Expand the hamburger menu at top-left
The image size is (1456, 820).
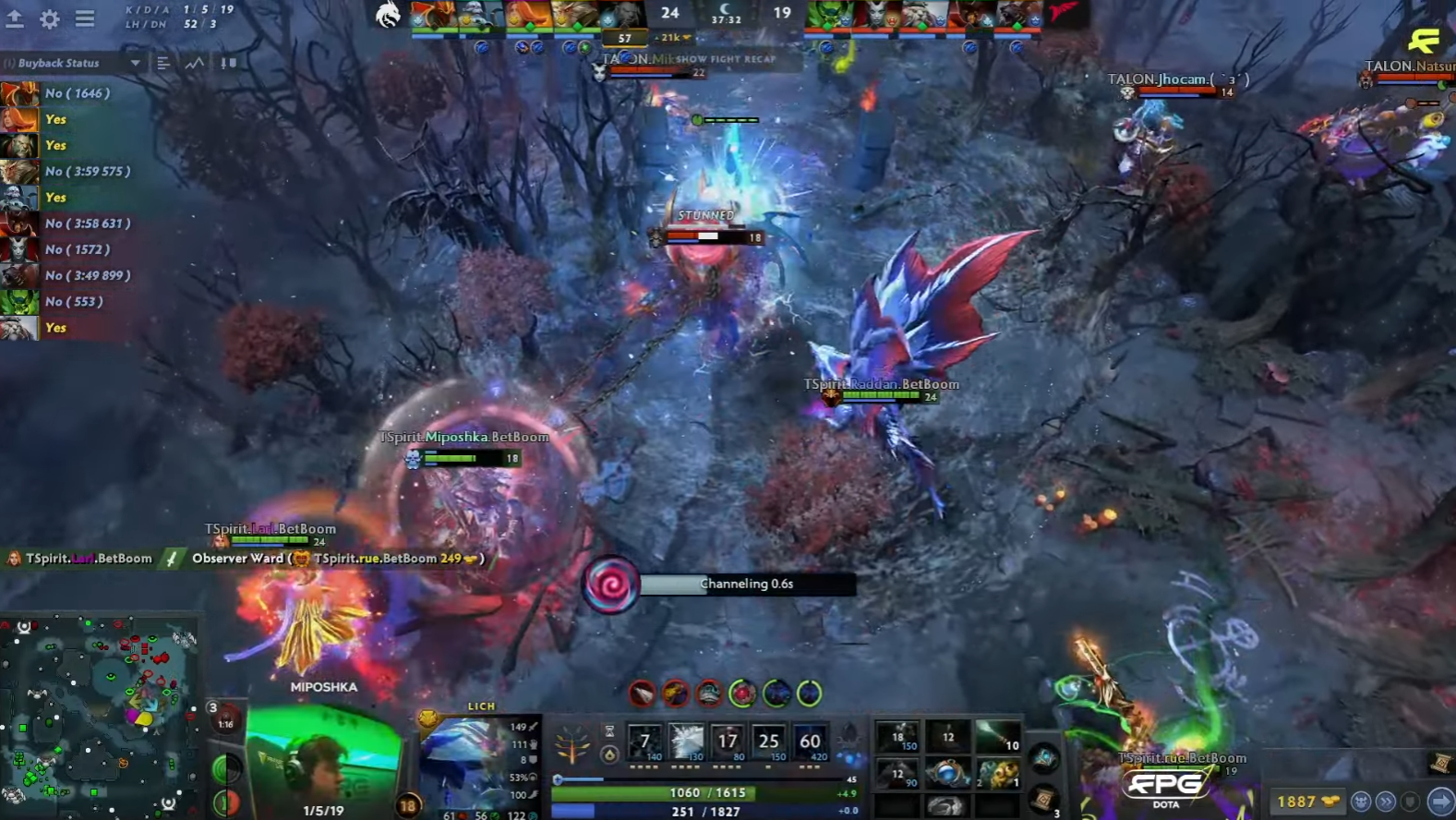(x=85, y=18)
